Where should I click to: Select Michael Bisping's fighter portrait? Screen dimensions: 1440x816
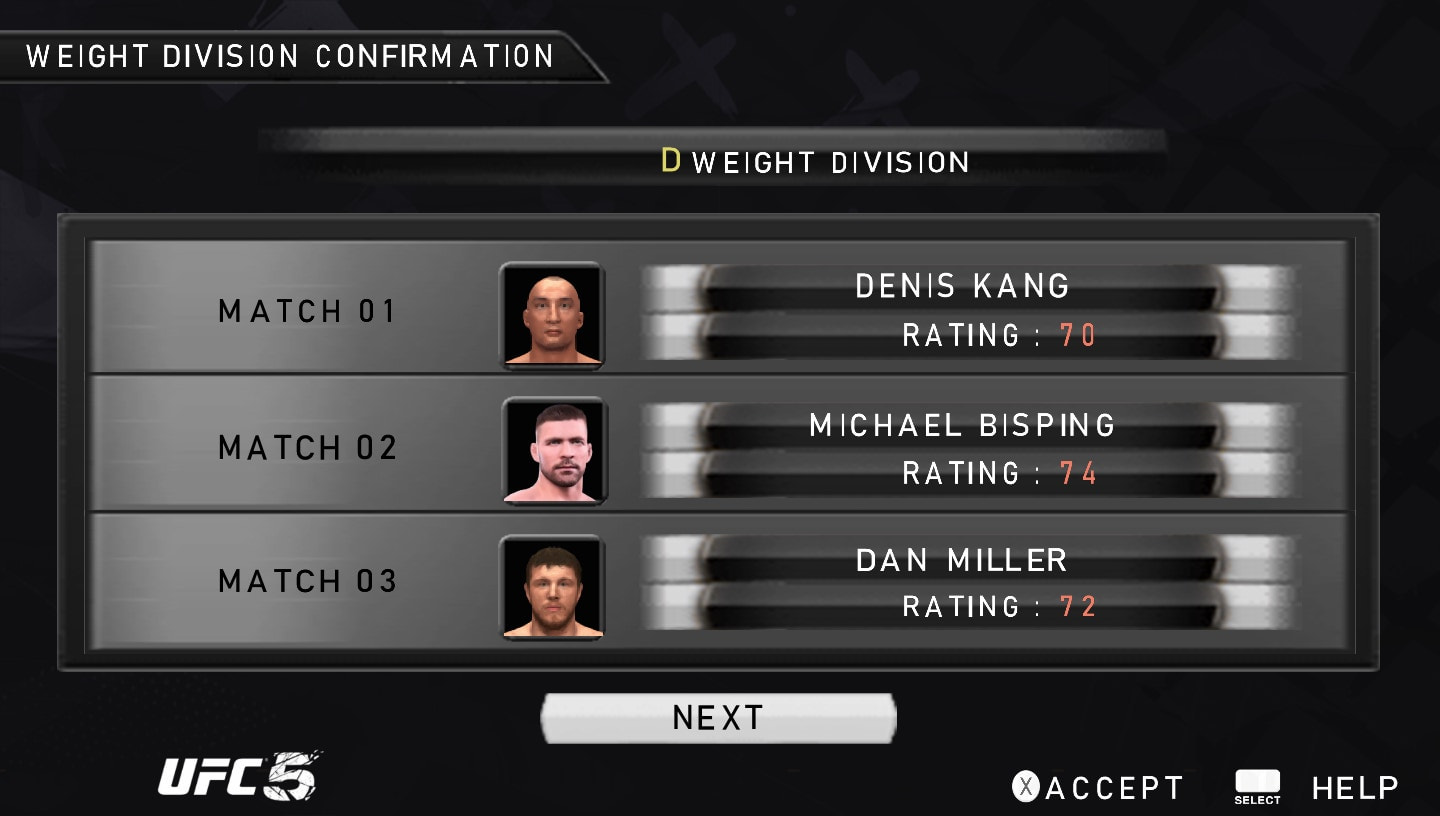552,448
